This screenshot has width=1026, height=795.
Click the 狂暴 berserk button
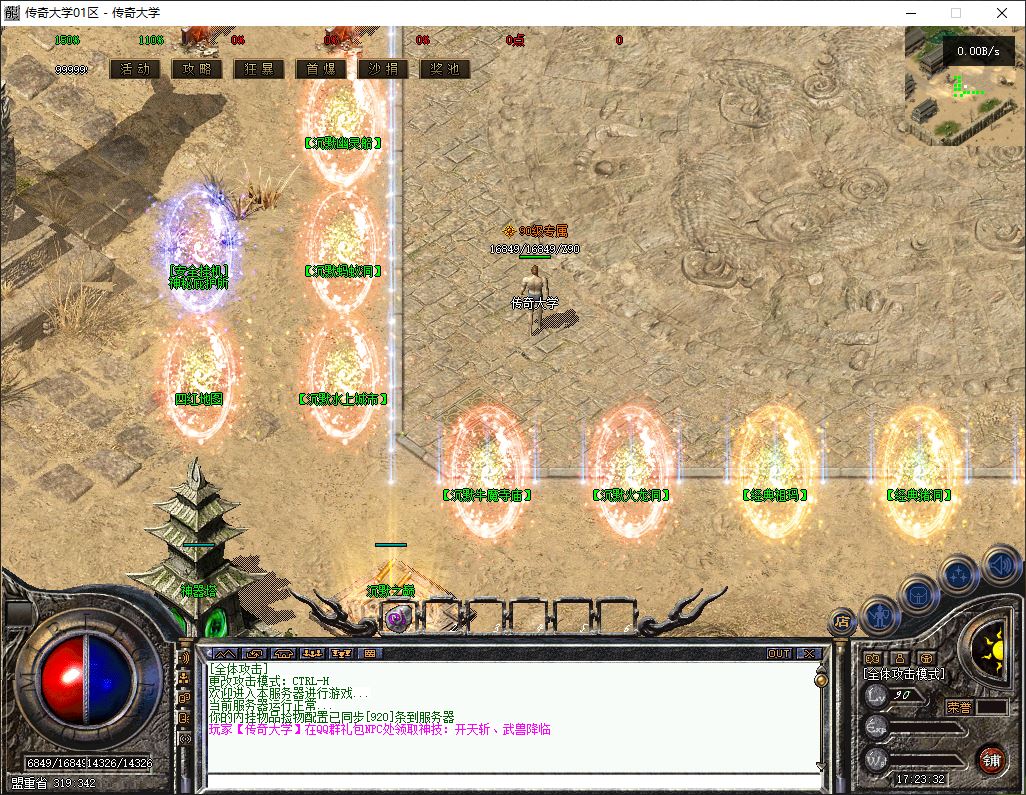coord(259,69)
